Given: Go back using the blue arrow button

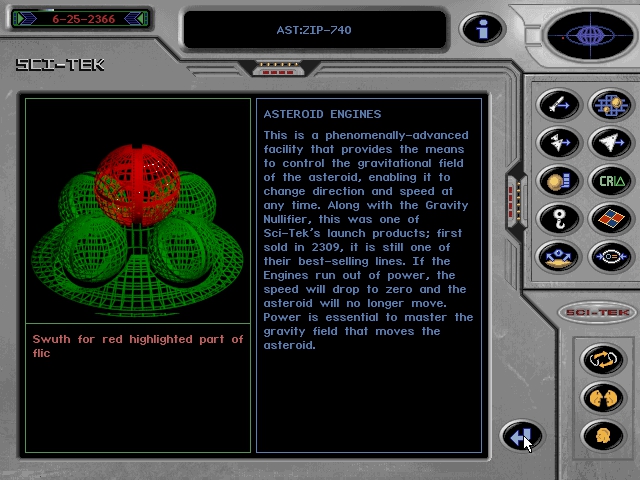Looking at the screenshot, I should (520, 436).
